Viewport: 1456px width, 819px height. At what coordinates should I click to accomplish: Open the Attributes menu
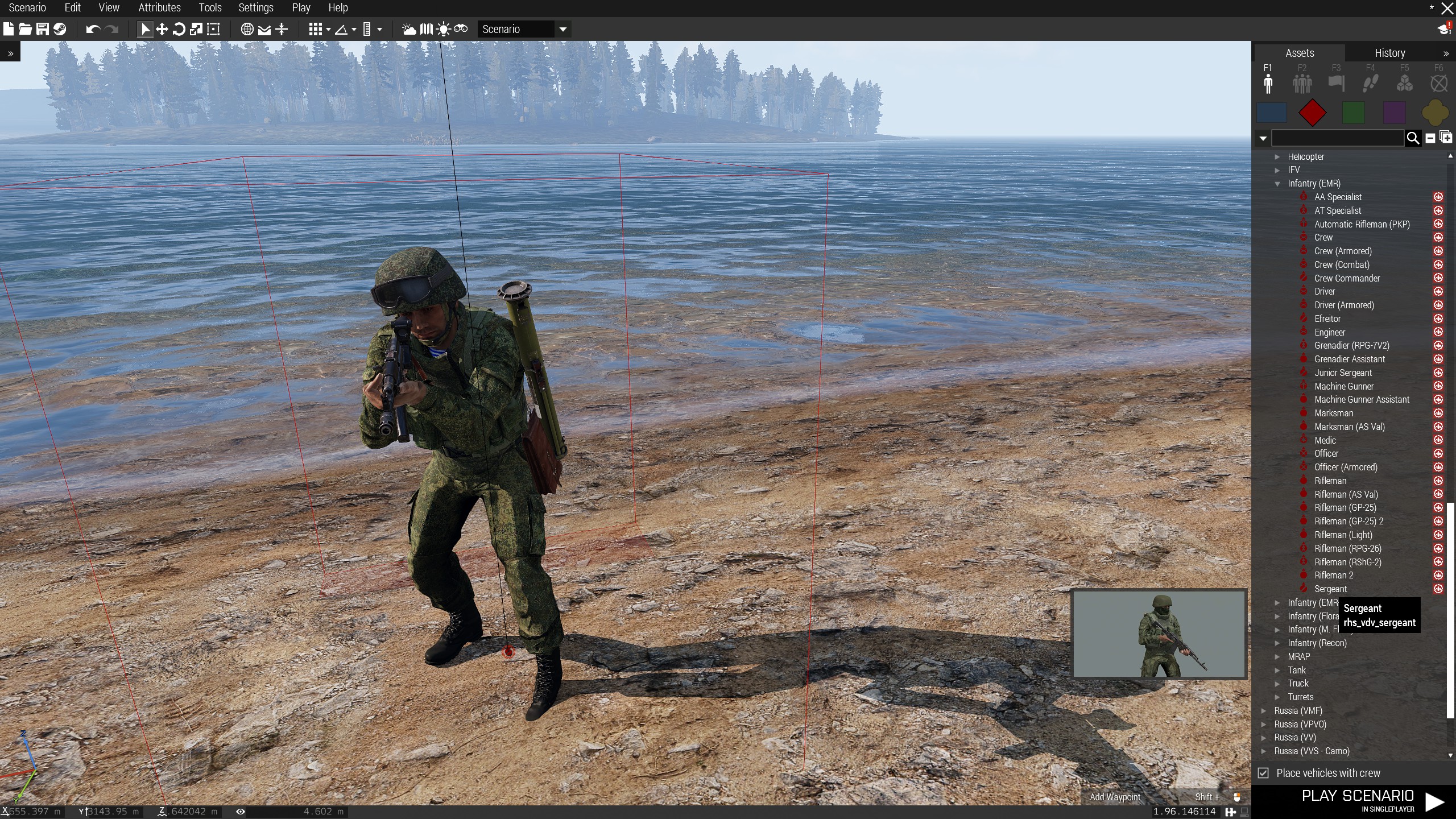click(x=159, y=8)
